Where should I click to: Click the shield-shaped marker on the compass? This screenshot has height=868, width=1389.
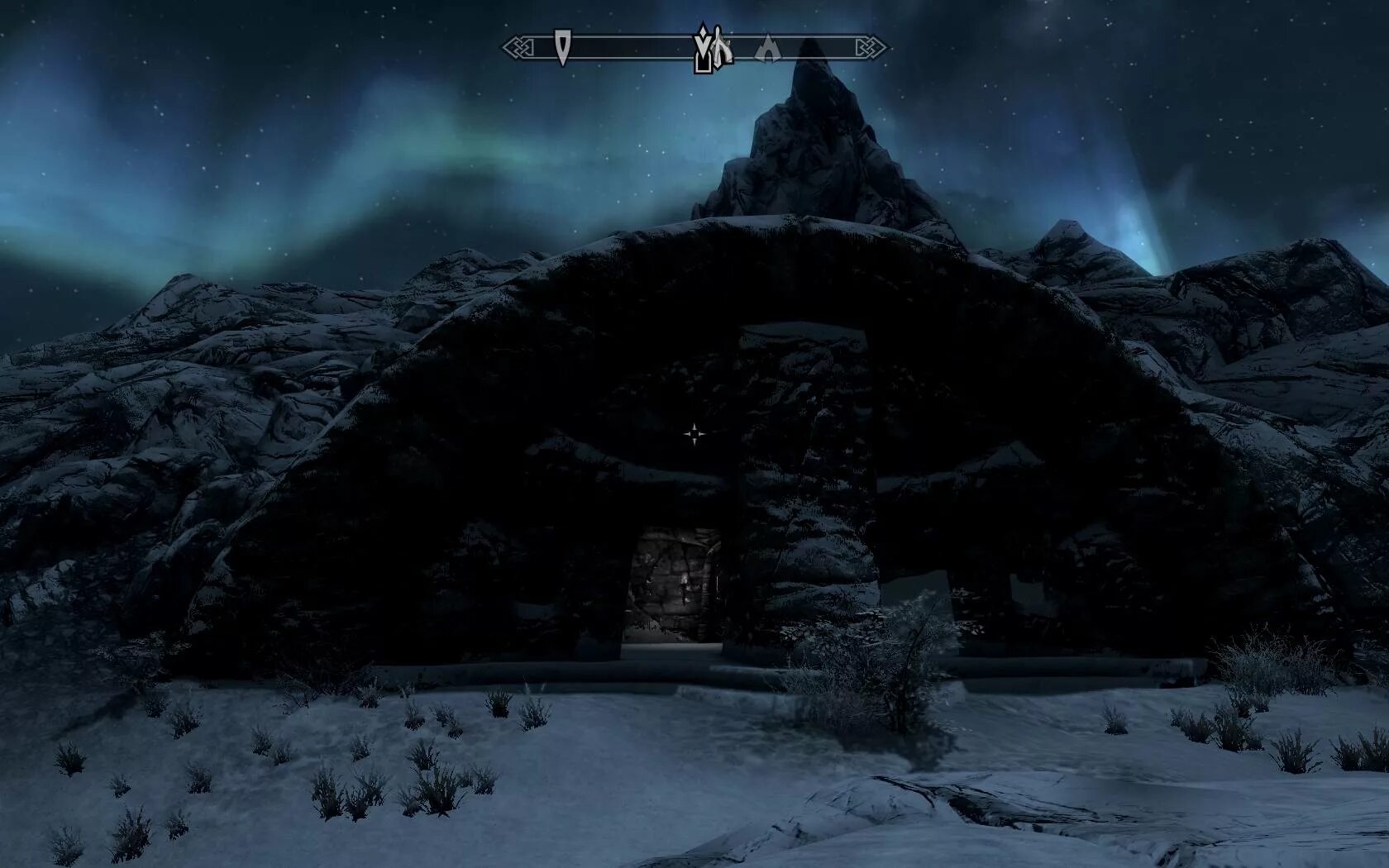(563, 46)
